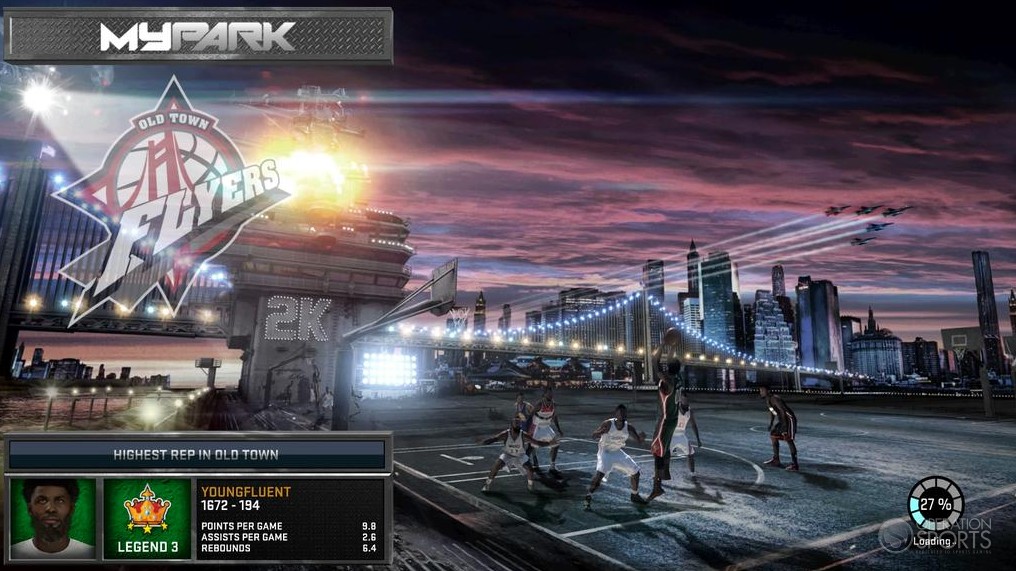The height and width of the screenshot is (571, 1016).
Task: Click the MyPark title banner
Action: click(198, 37)
